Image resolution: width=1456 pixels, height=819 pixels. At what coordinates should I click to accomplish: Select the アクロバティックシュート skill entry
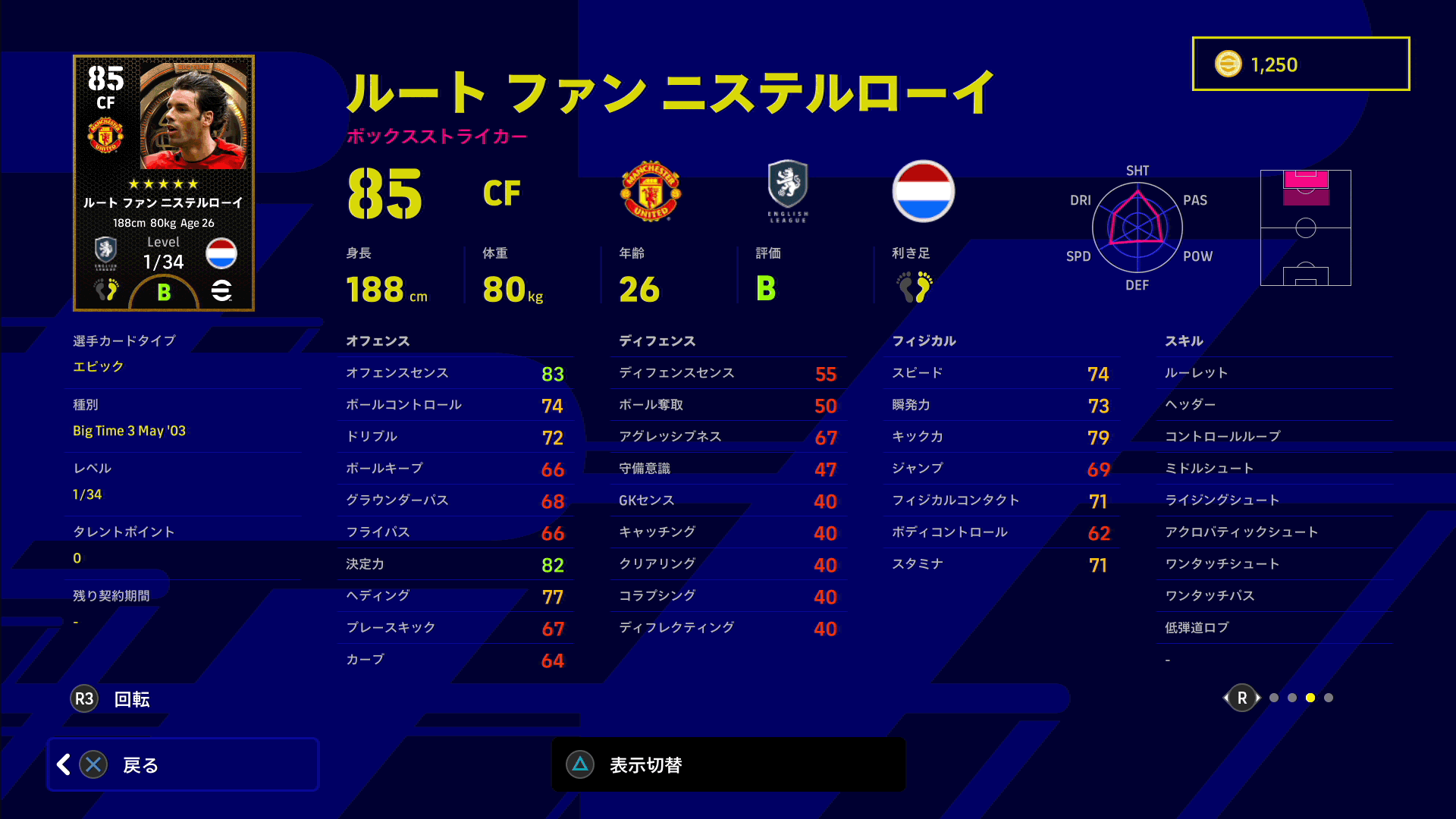point(1274,532)
